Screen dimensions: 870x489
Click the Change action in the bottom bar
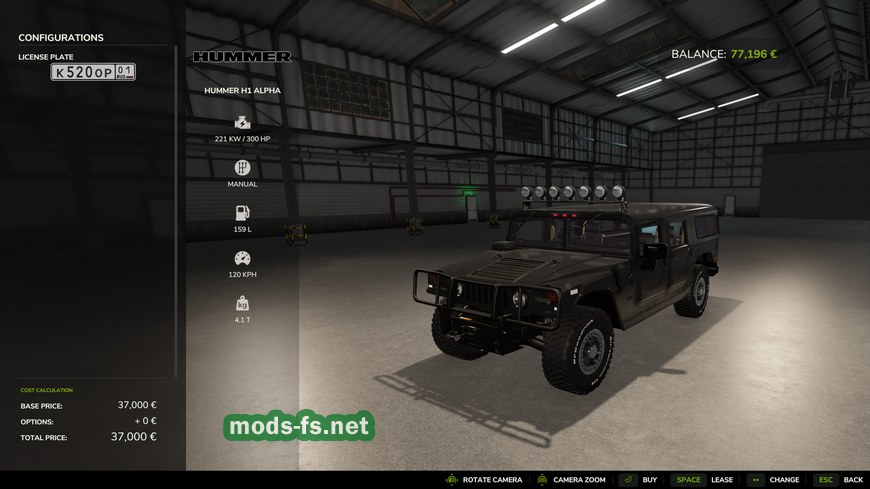pyautogui.click(x=784, y=480)
